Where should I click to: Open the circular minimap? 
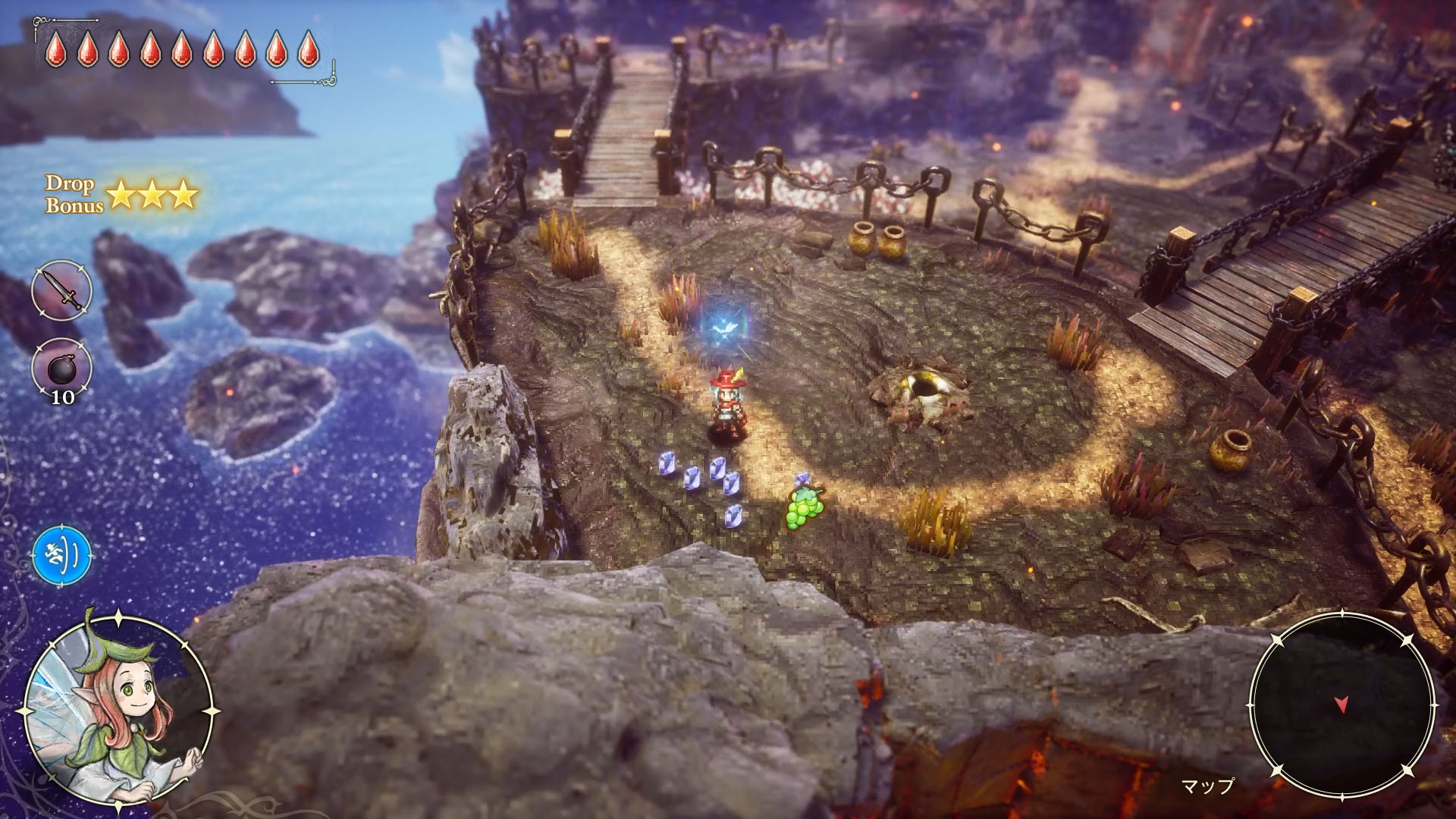pos(1341,704)
